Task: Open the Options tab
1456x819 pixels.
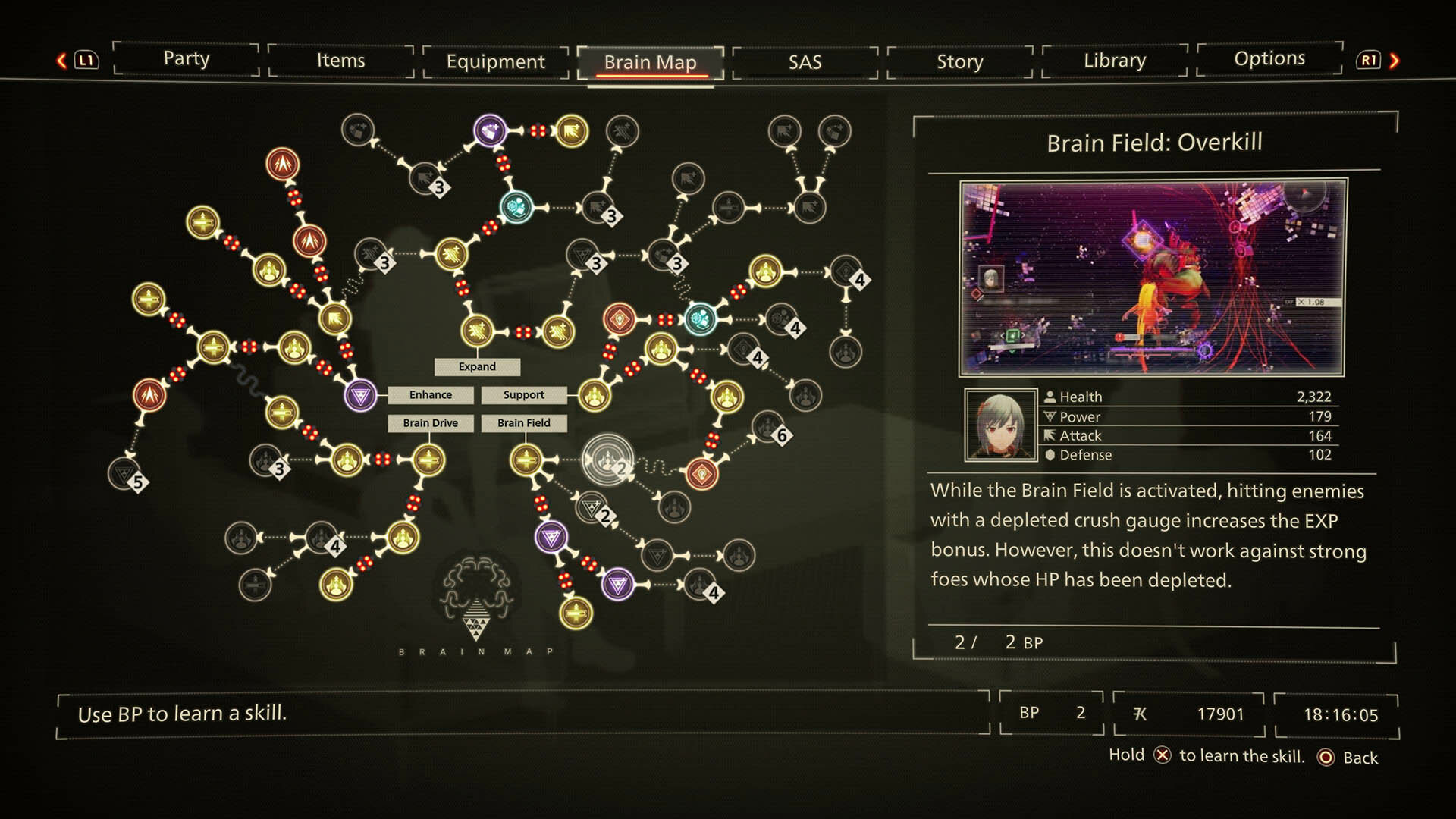Action: pos(1269,59)
